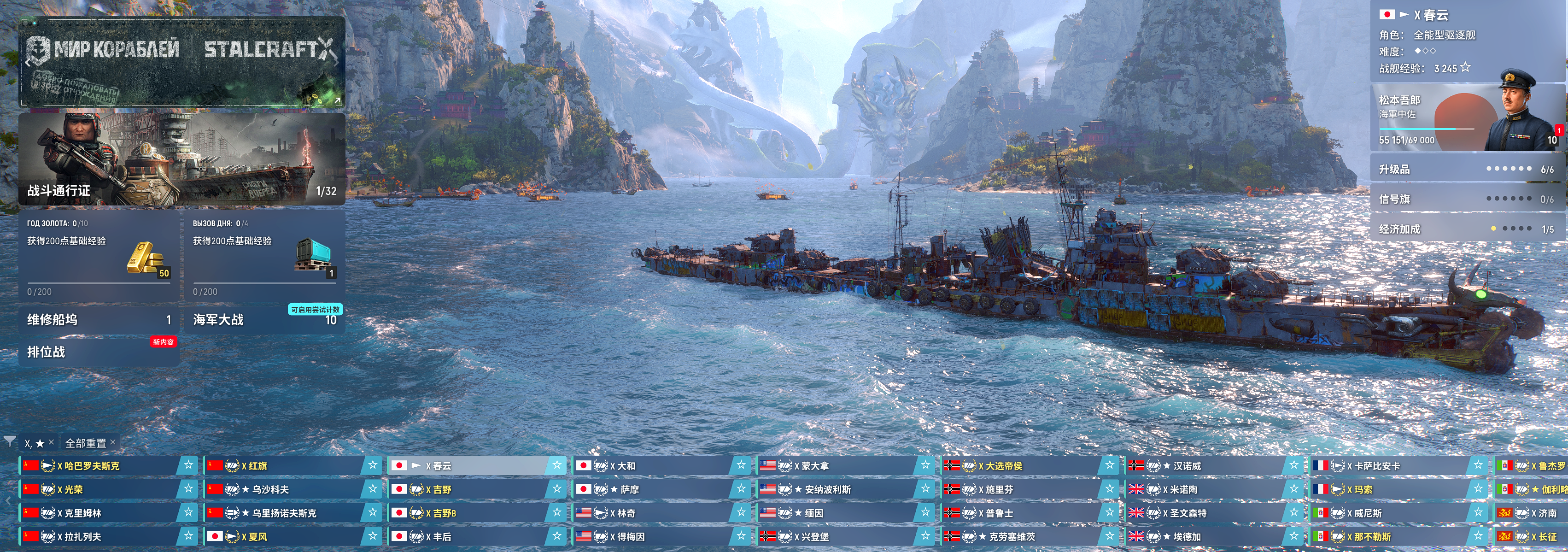The height and width of the screenshot is (552, 1568).
Task: Open the 维修船坞 dockyard
Action: pos(99,319)
